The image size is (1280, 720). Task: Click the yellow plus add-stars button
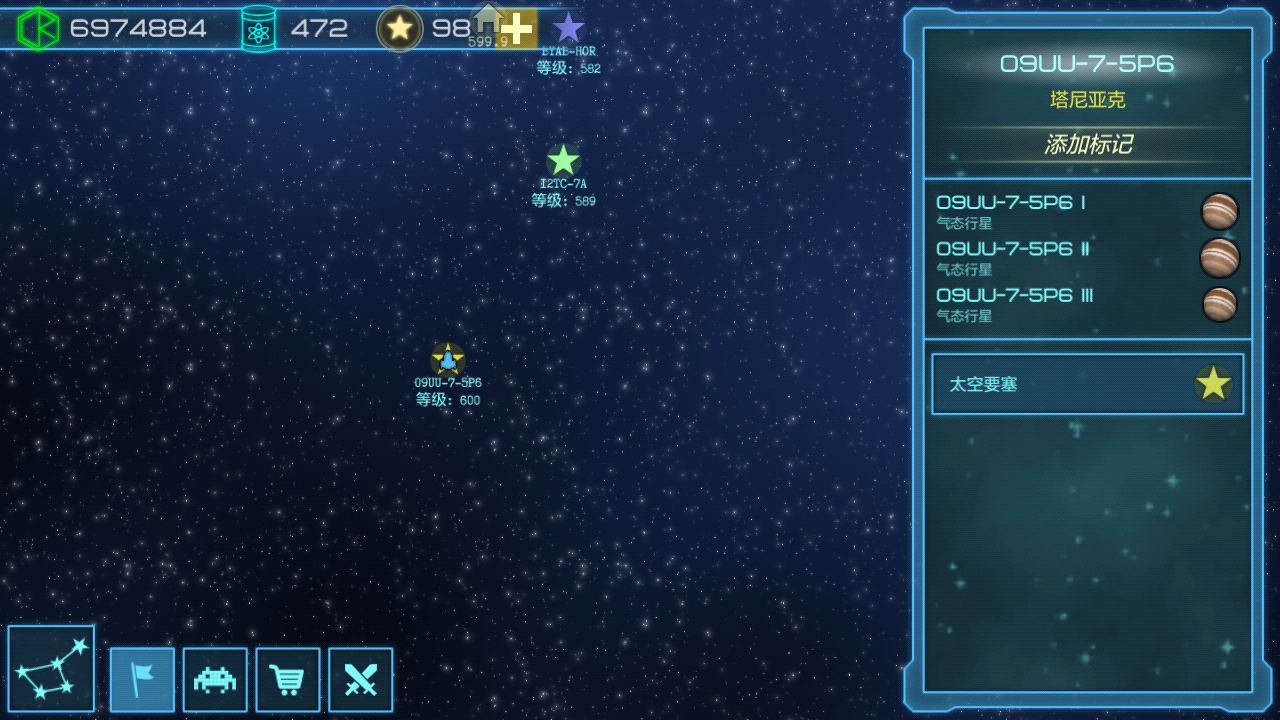[x=518, y=28]
